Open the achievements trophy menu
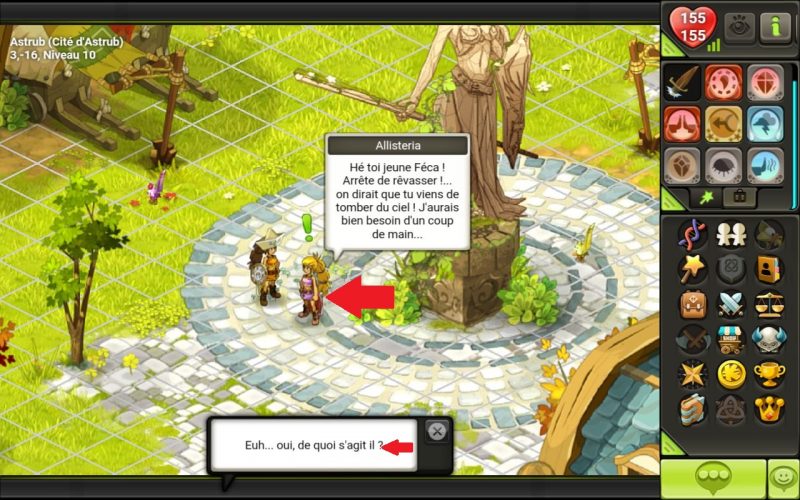 pos(768,373)
